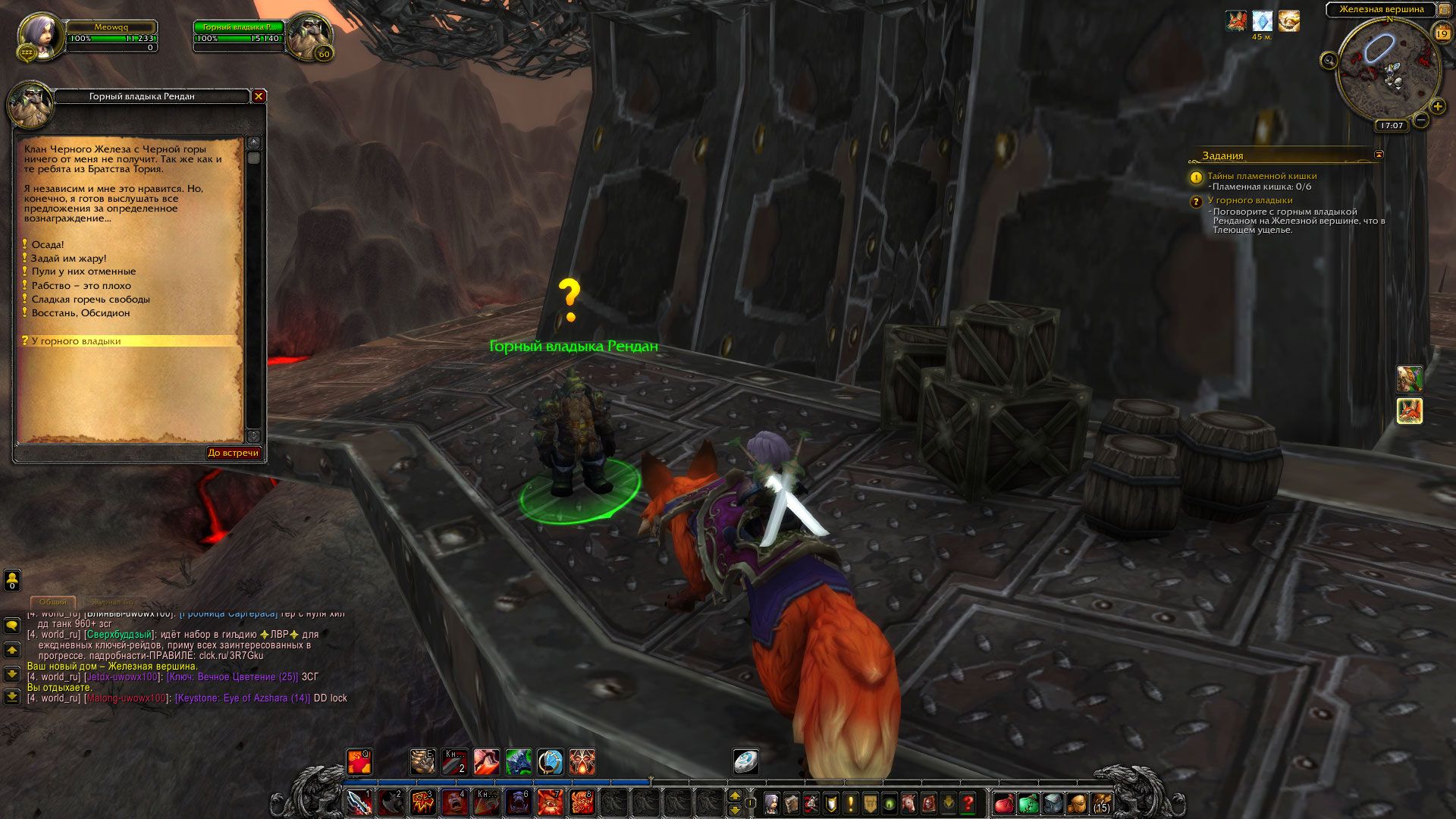Choose the quest "Задай им жару!"
This screenshot has height=819, width=1456.
(x=69, y=259)
